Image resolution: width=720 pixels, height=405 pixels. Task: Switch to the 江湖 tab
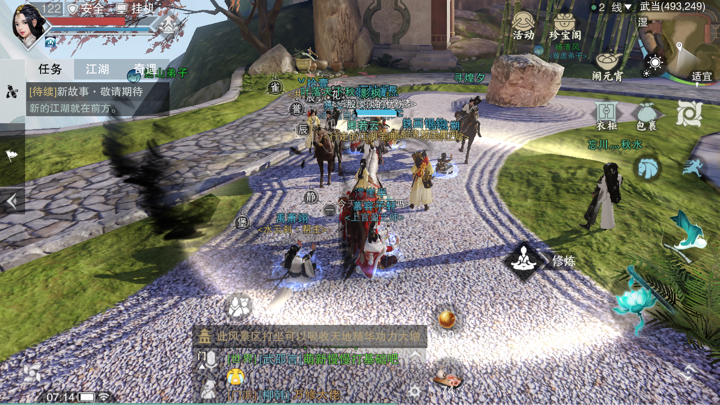[97, 69]
